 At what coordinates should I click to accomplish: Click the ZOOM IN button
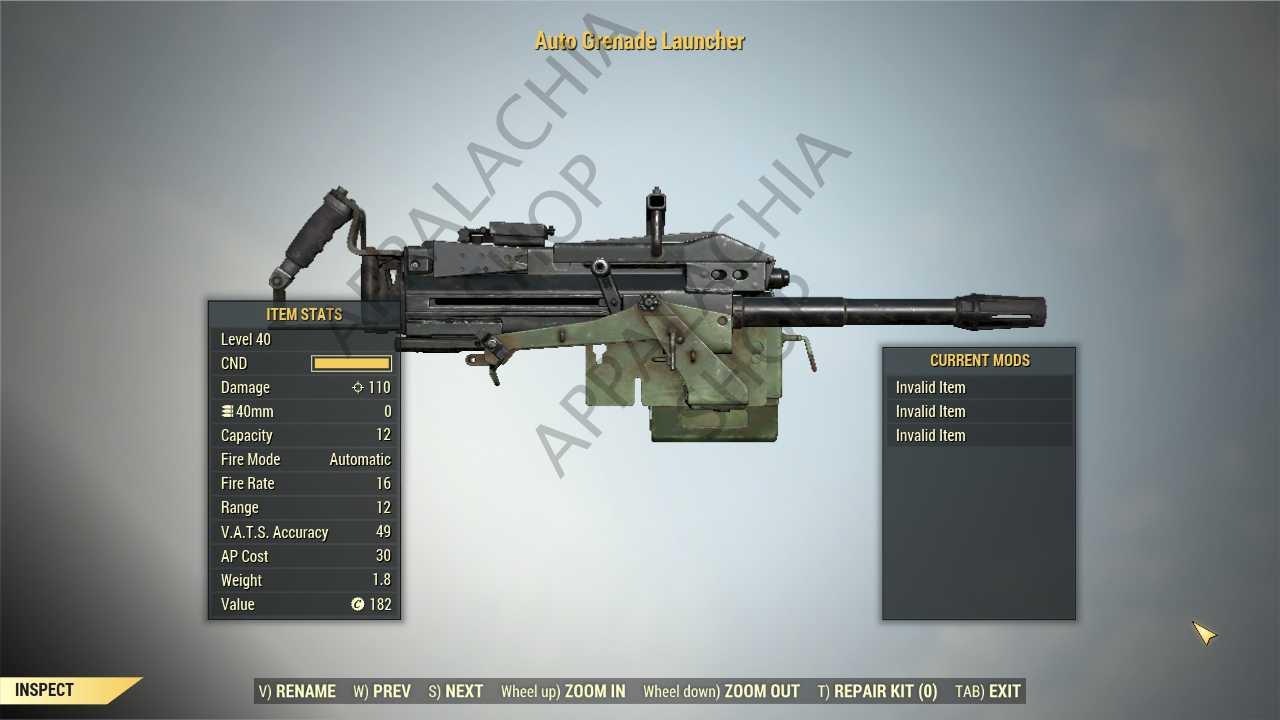point(563,691)
